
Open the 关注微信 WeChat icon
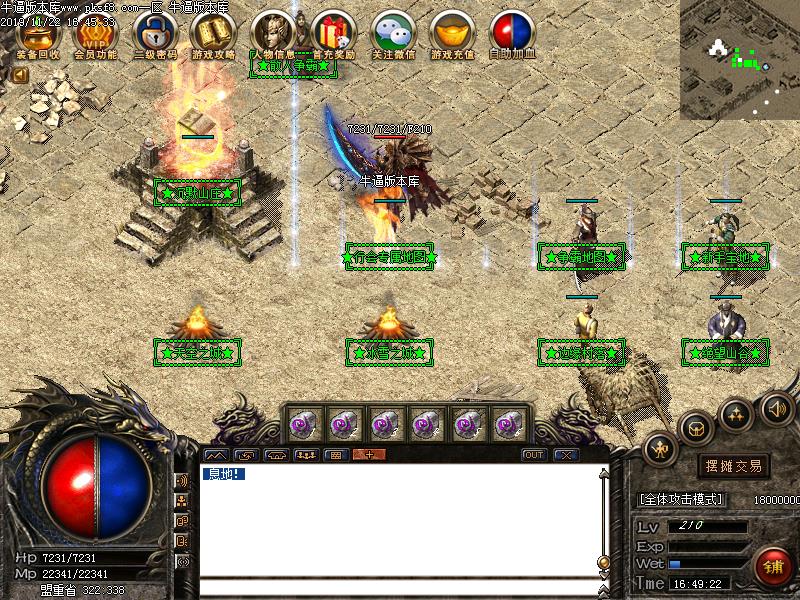click(x=392, y=32)
